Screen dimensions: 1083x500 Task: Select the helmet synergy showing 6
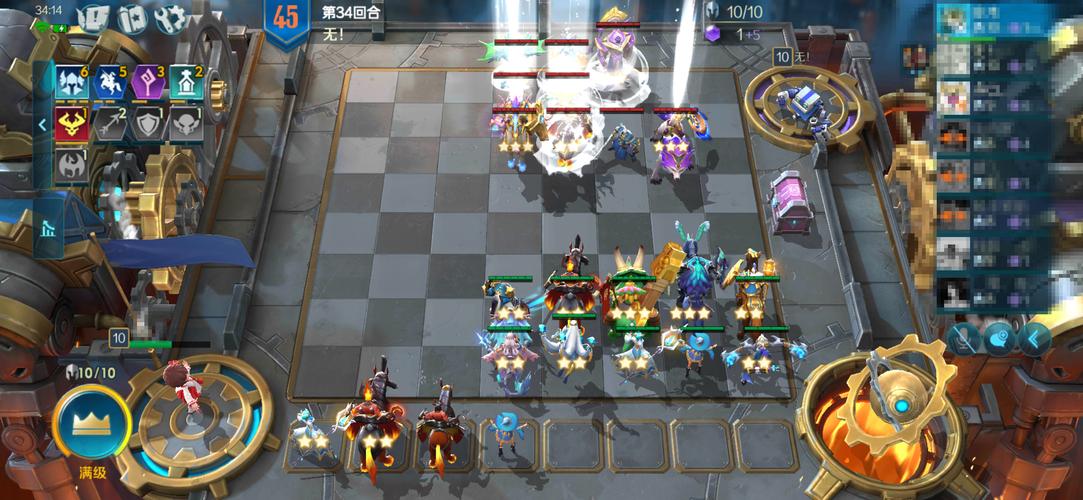pyautogui.click(x=72, y=83)
